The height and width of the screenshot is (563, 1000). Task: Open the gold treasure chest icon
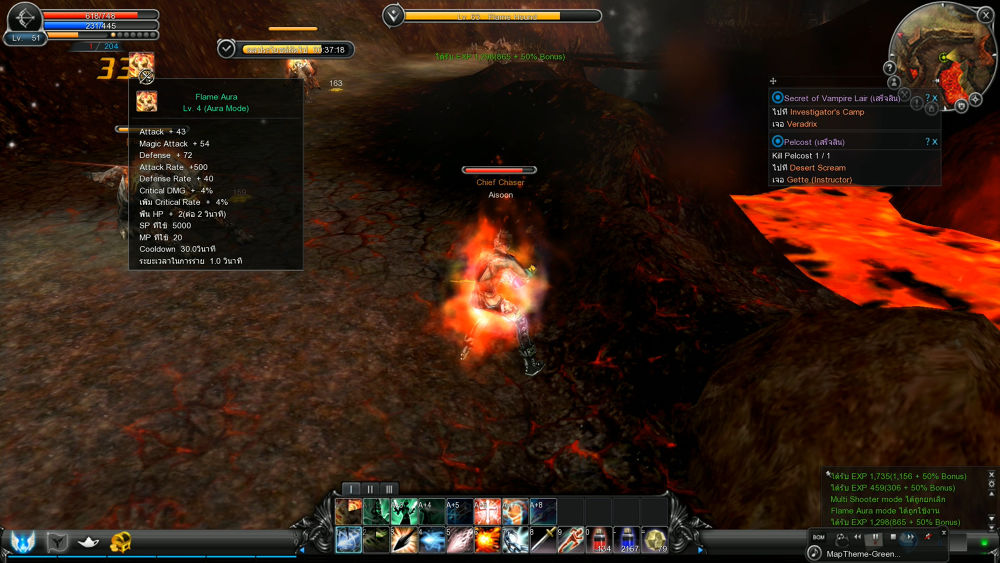coord(121,541)
